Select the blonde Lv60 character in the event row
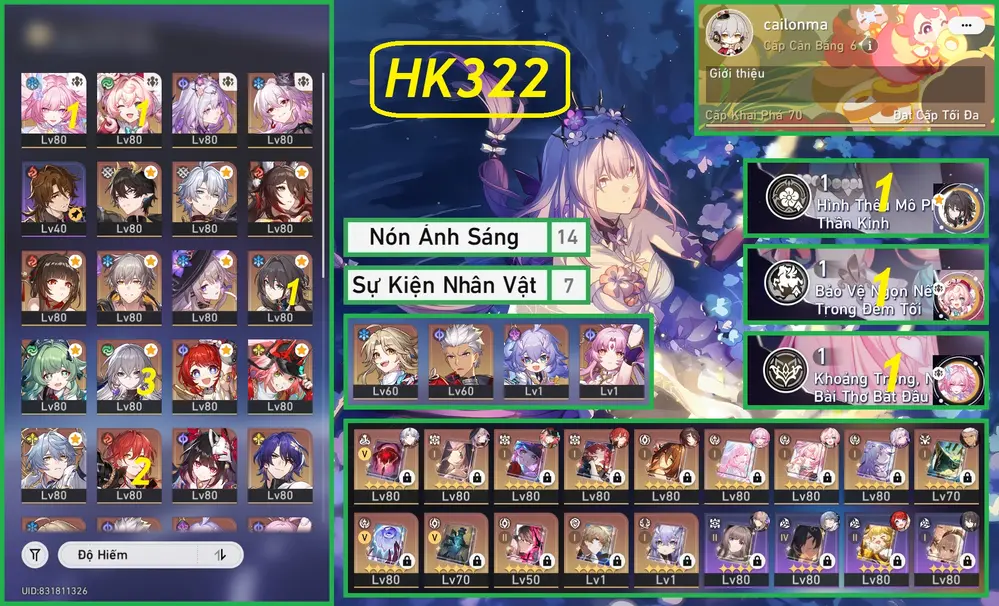 (x=385, y=361)
